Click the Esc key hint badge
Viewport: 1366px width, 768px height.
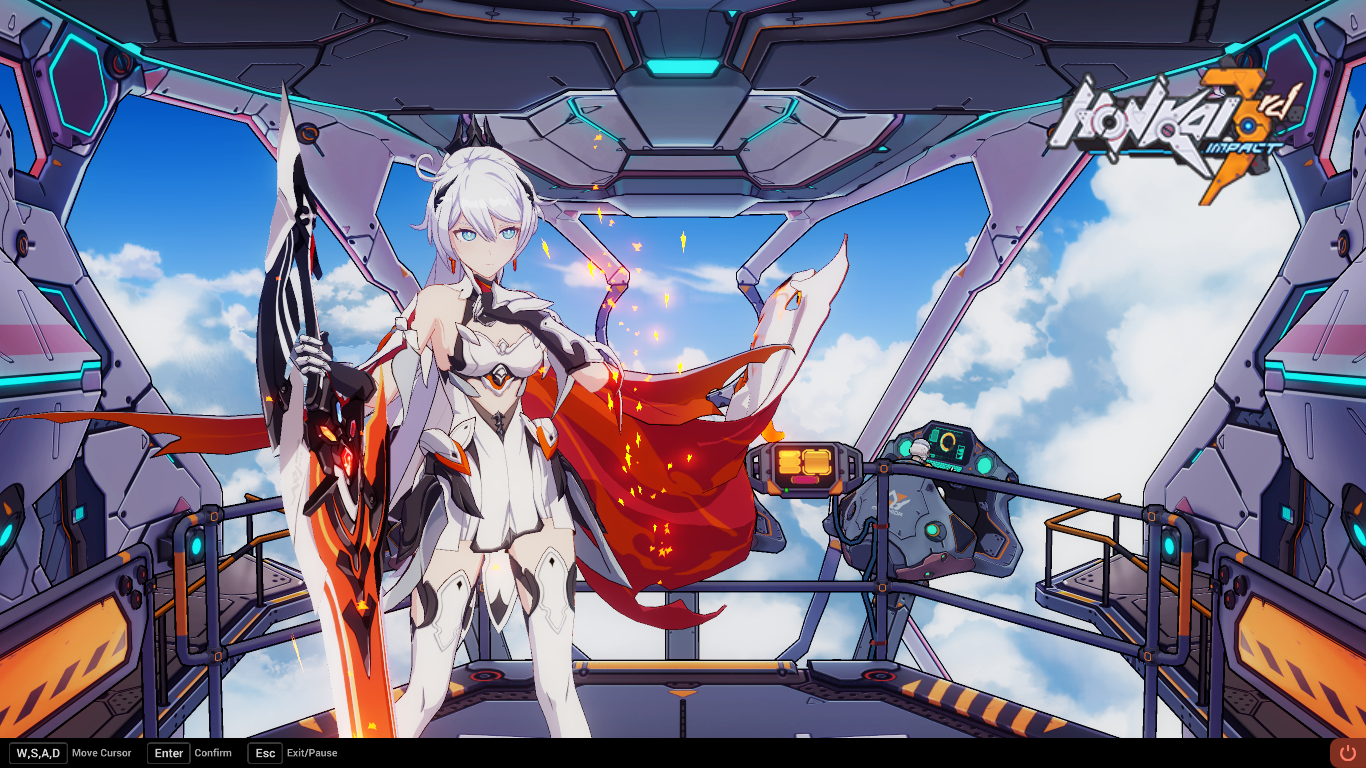pyautogui.click(x=264, y=753)
